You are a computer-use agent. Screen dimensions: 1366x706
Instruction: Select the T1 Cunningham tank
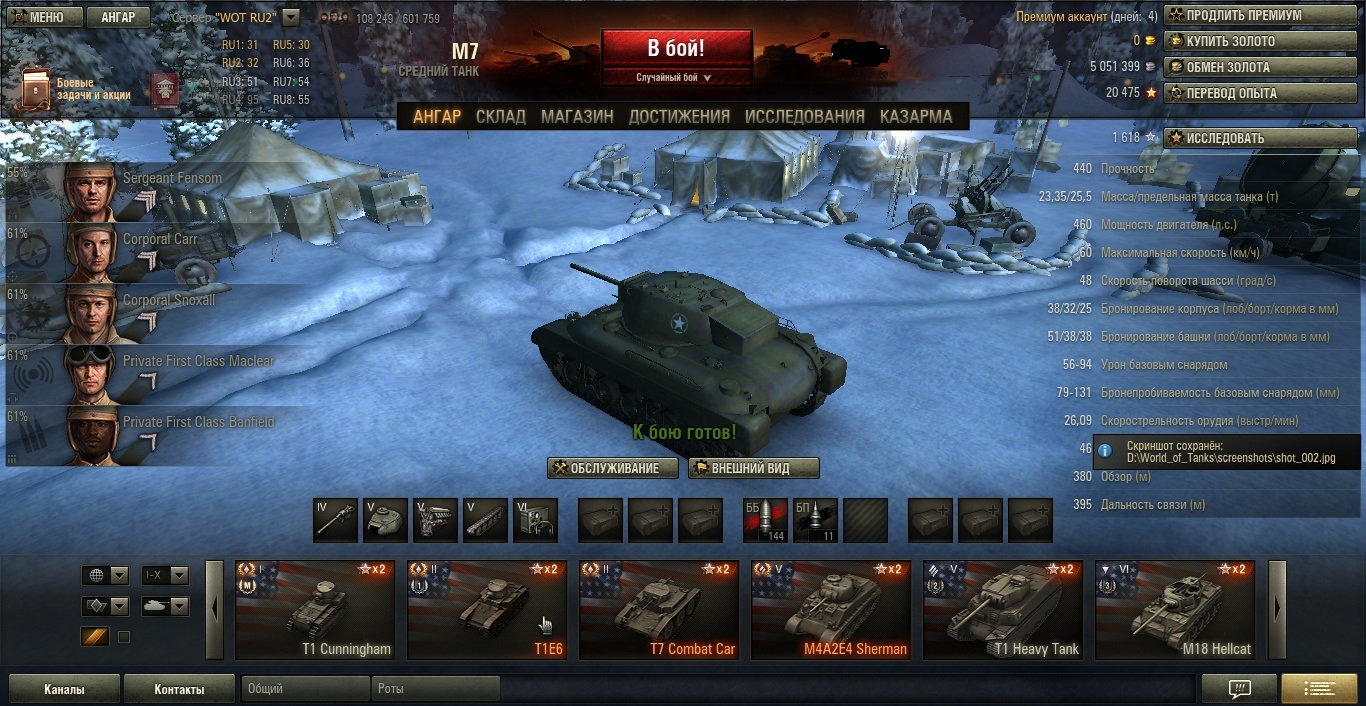point(315,610)
